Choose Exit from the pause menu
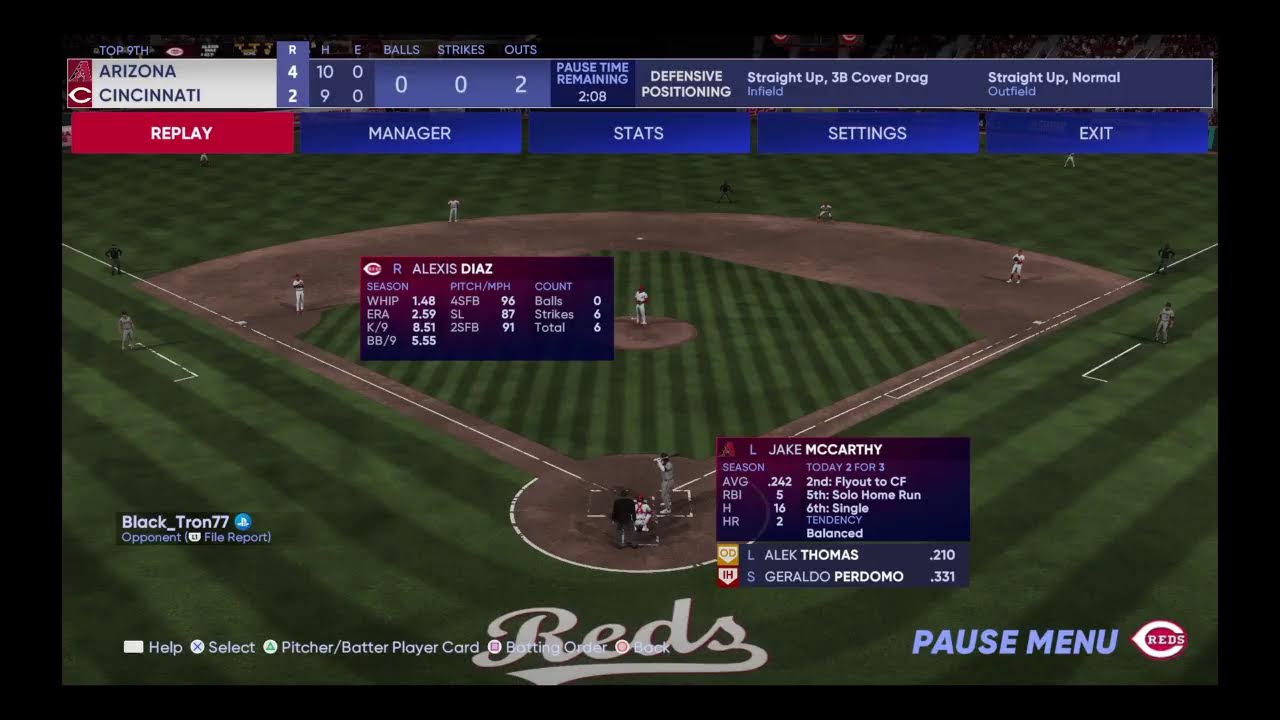1280x720 pixels. coord(1096,133)
